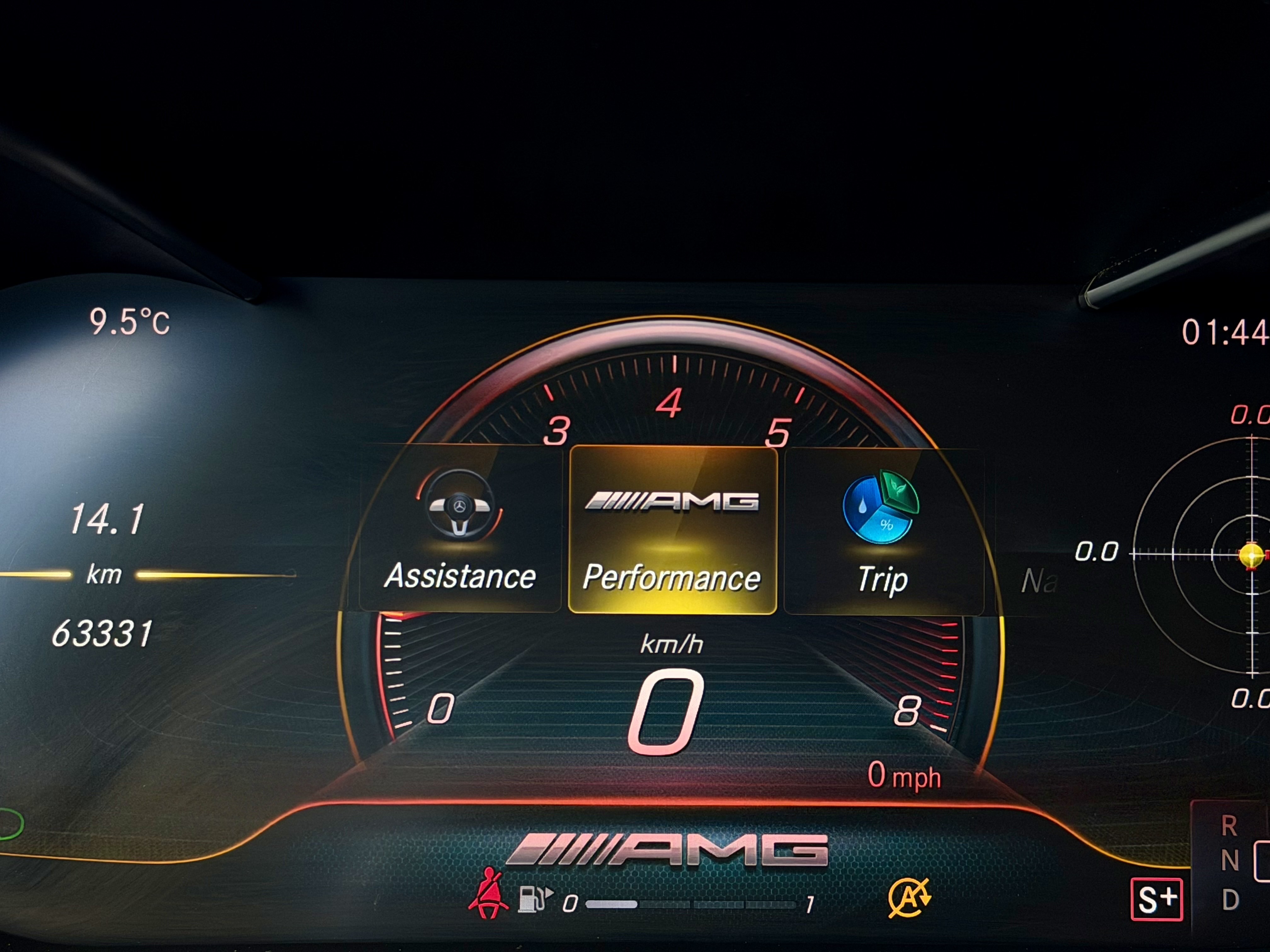Choose the Trip menu tile
1270x952 pixels.
click(883, 531)
